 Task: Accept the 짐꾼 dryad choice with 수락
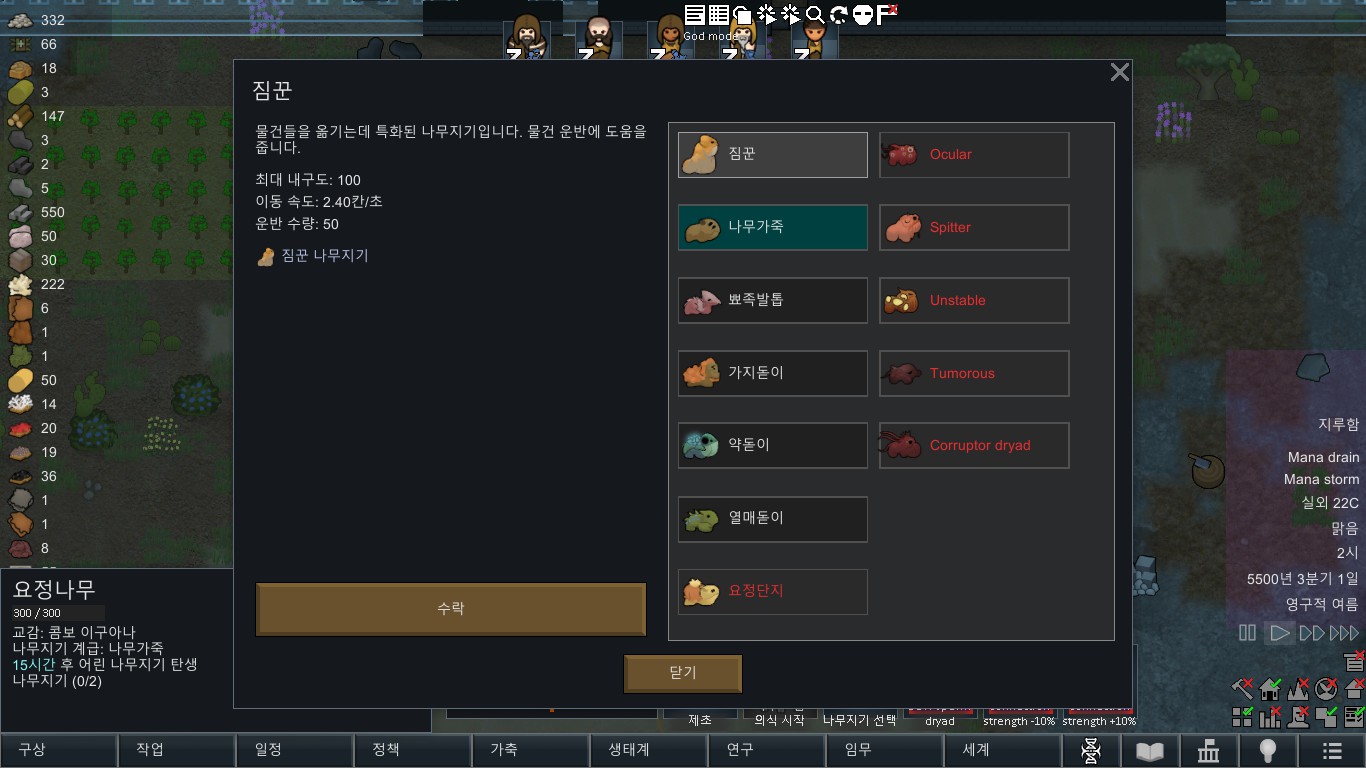click(x=451, y=608)
